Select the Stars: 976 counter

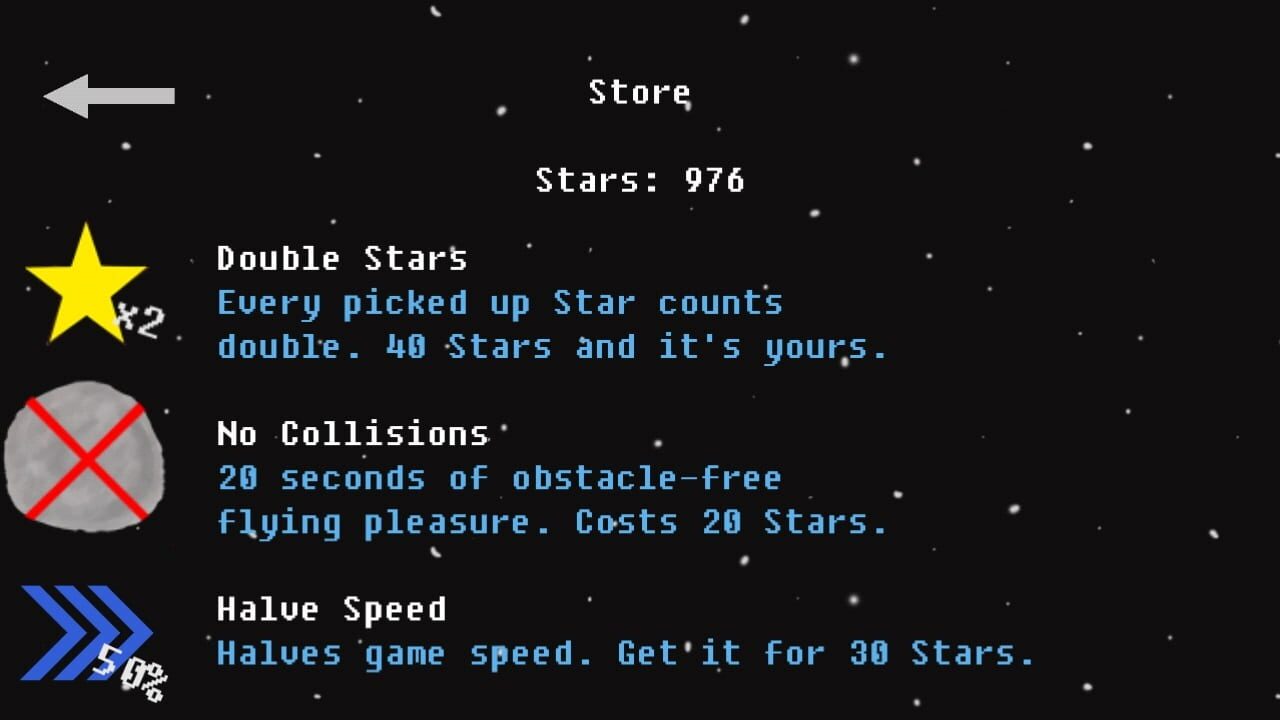point(640,181)
